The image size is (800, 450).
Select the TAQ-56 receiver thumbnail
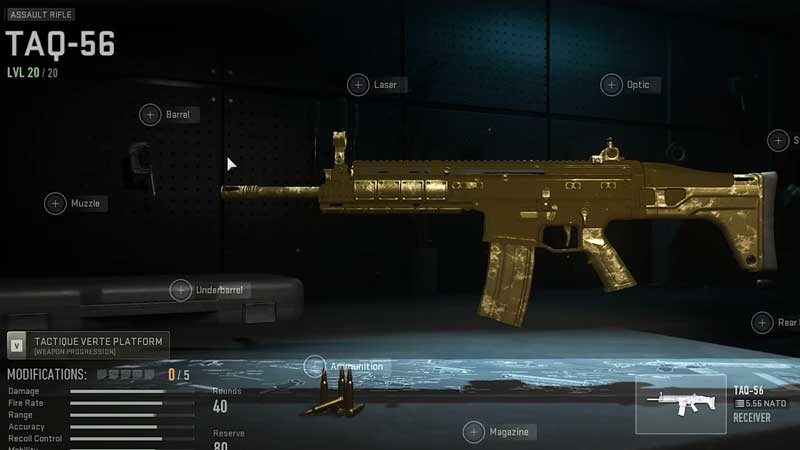point(680,403)
